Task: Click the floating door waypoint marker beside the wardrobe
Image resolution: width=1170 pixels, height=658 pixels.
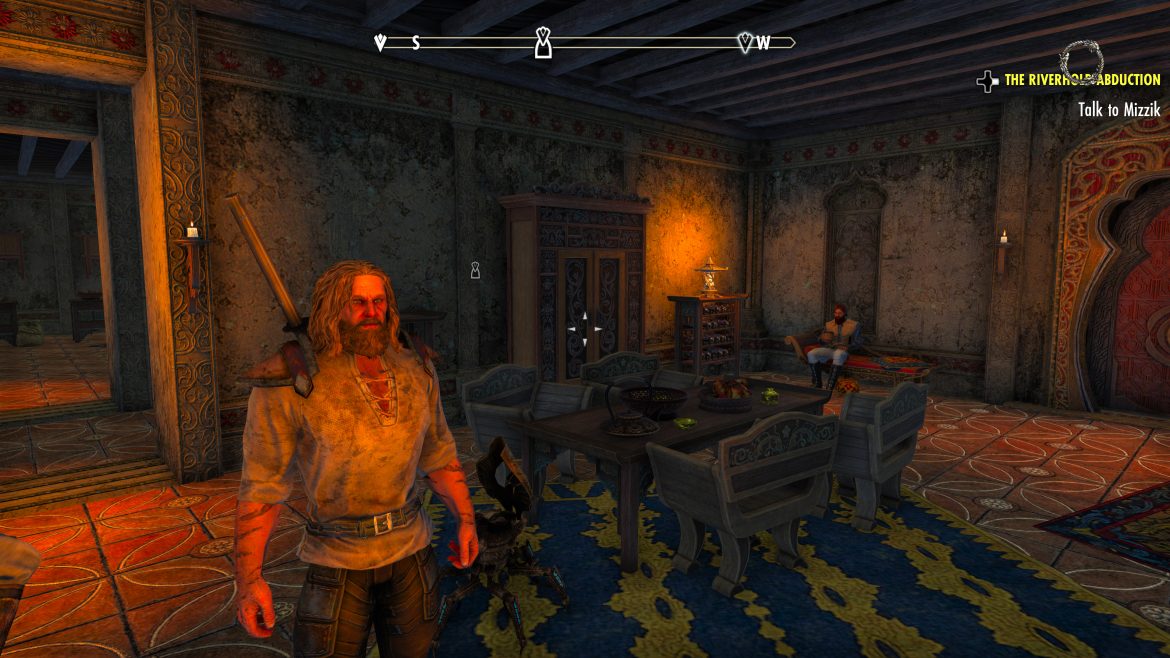Action: (x=477, y=270)
